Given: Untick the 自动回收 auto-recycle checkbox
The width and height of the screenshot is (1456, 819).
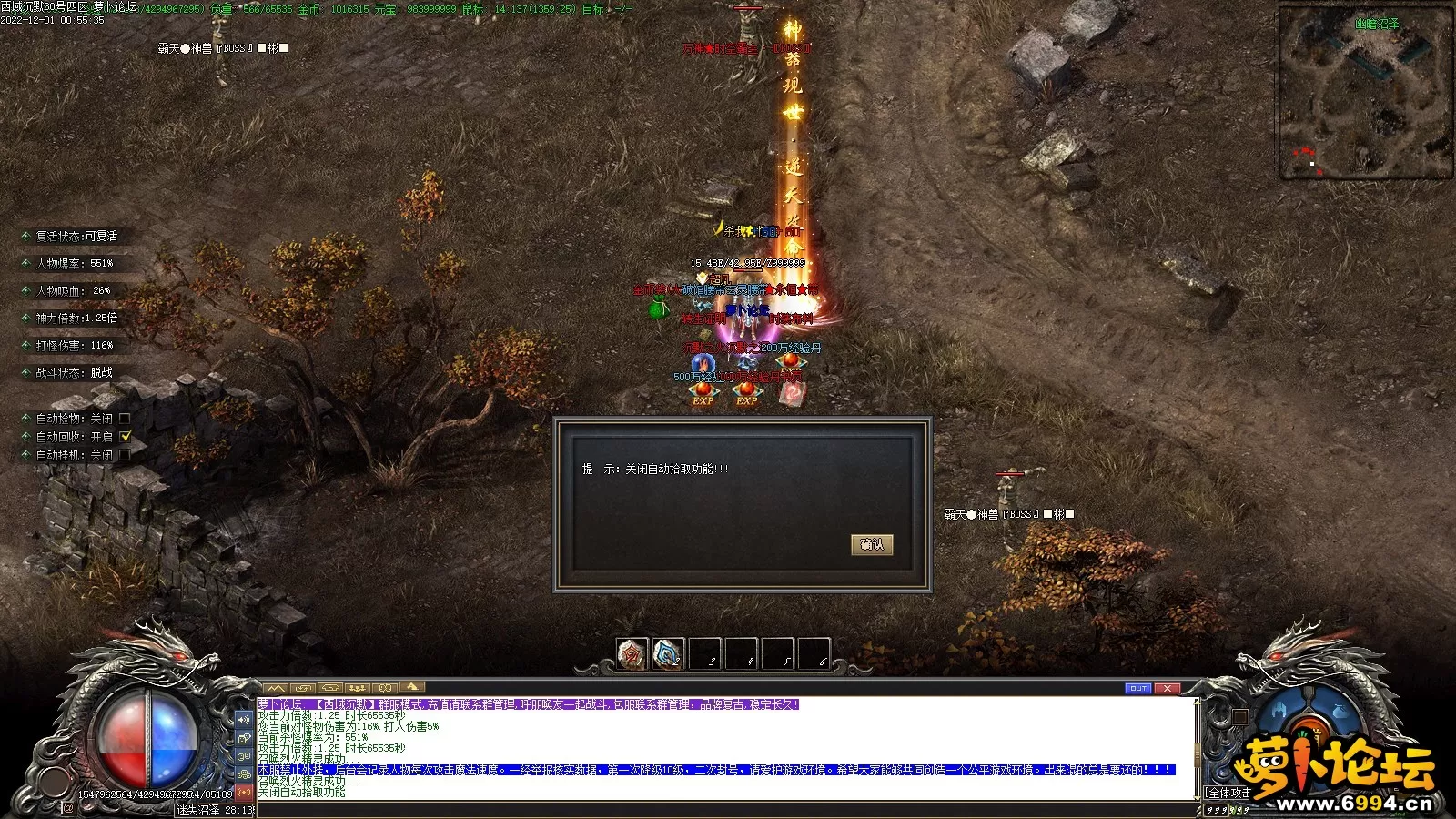Looking at the screenshot, I should click(126, 437).
